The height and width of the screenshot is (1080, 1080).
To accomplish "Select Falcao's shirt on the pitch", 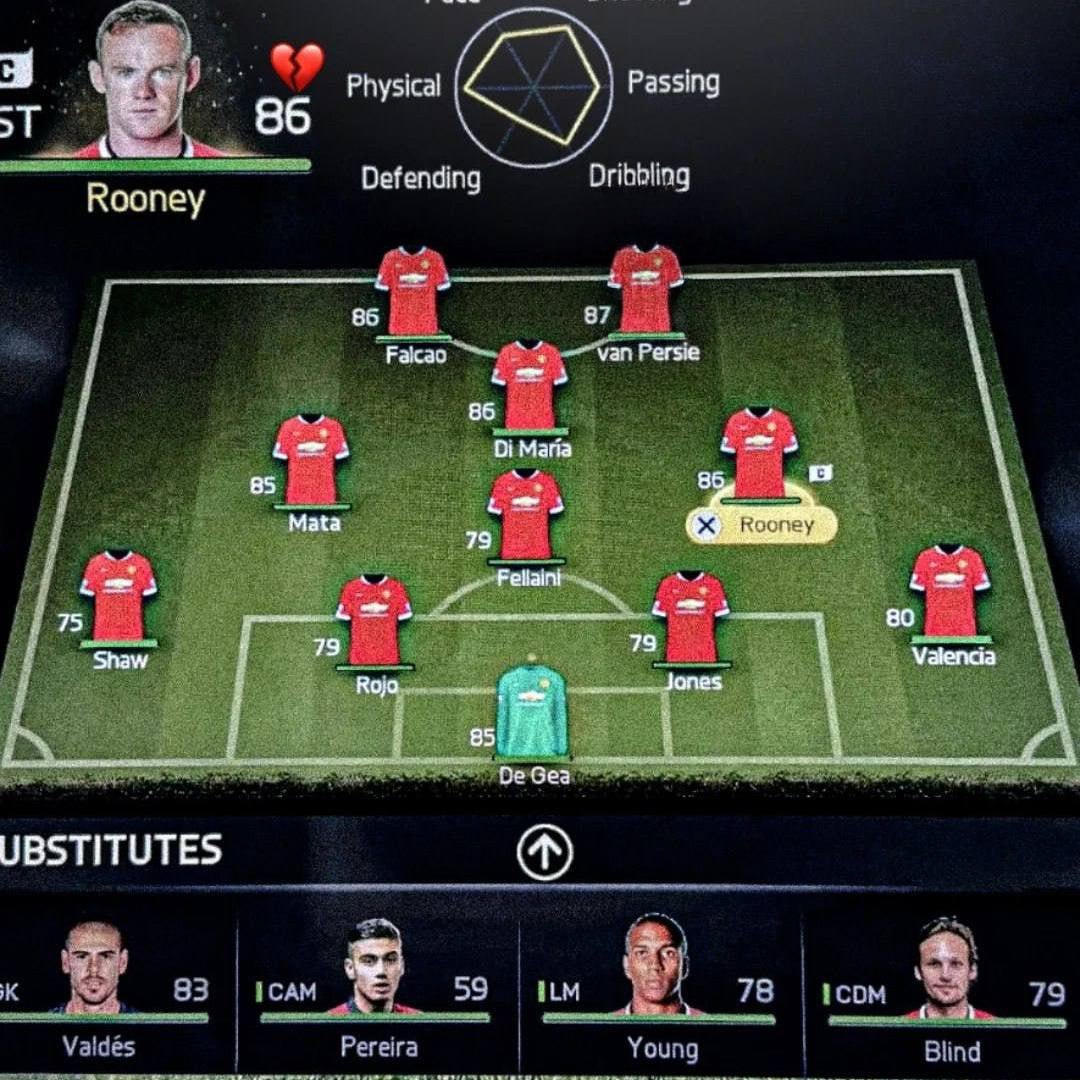I will pos(412,291).
